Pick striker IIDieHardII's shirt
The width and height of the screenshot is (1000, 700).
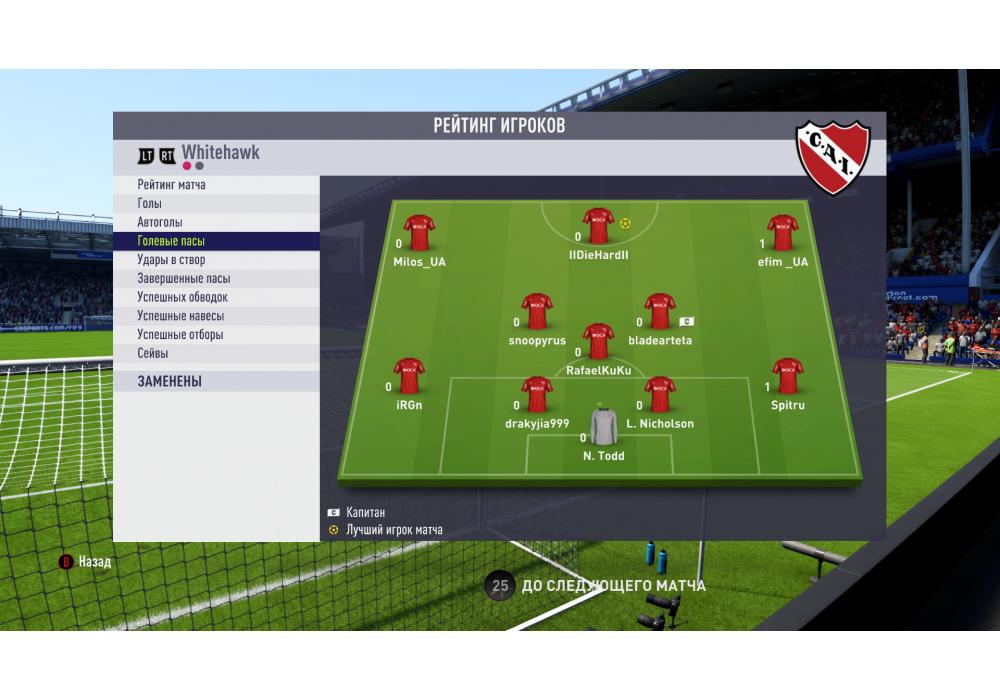tap(598, 226)
